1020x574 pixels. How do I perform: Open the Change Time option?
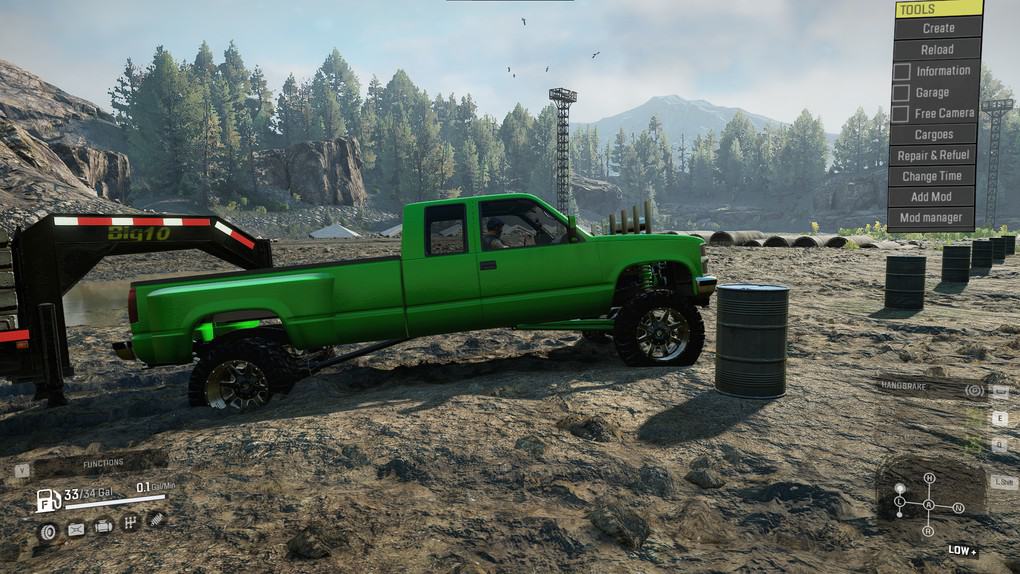[x=933, y=176]
